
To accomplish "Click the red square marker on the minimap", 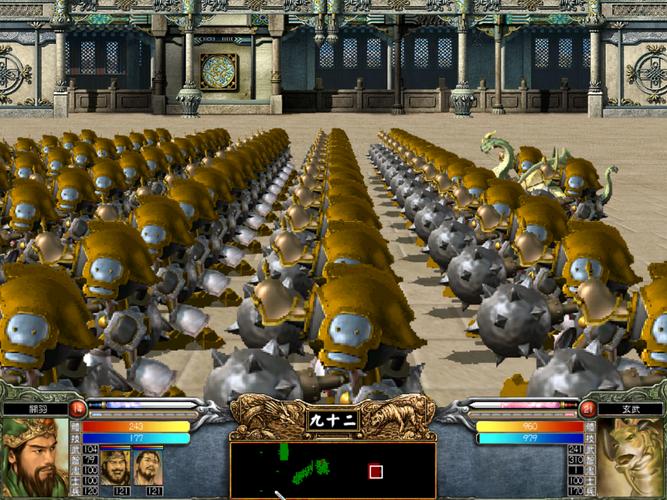I will tap(376, 471).
